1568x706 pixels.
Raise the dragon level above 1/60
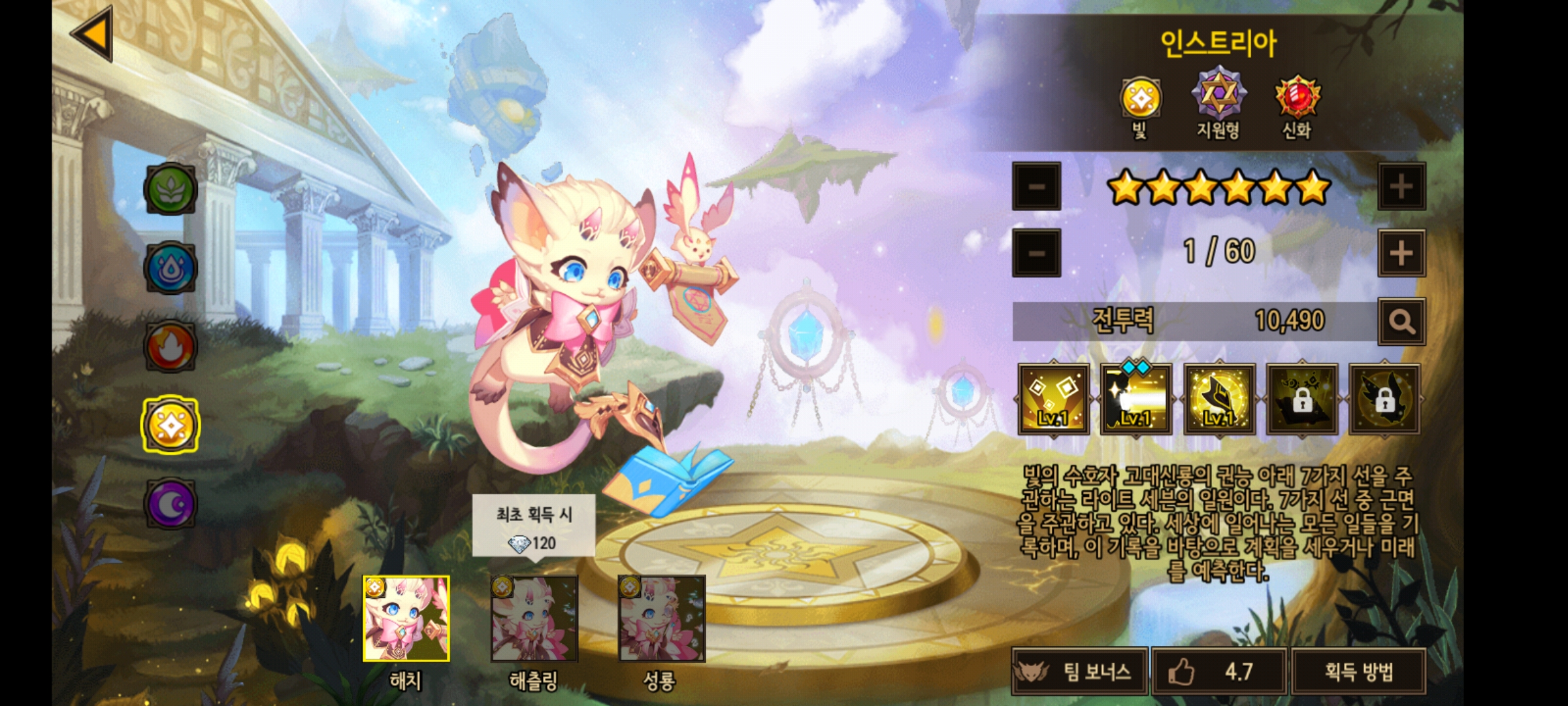coord(1401,253)
